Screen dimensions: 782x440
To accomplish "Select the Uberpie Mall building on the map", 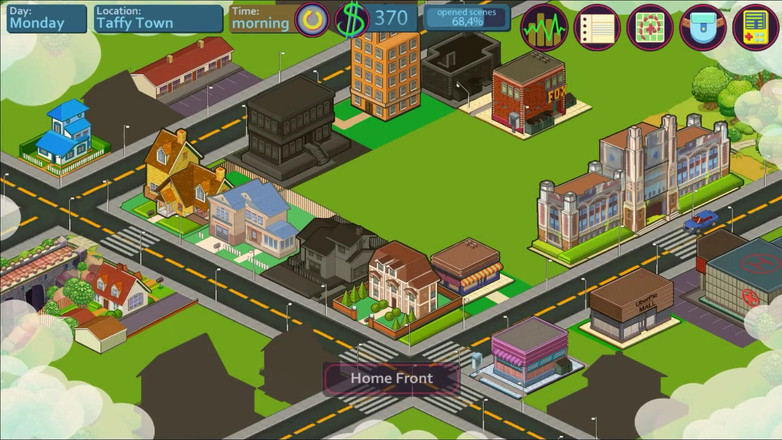I will pos(630,303).
